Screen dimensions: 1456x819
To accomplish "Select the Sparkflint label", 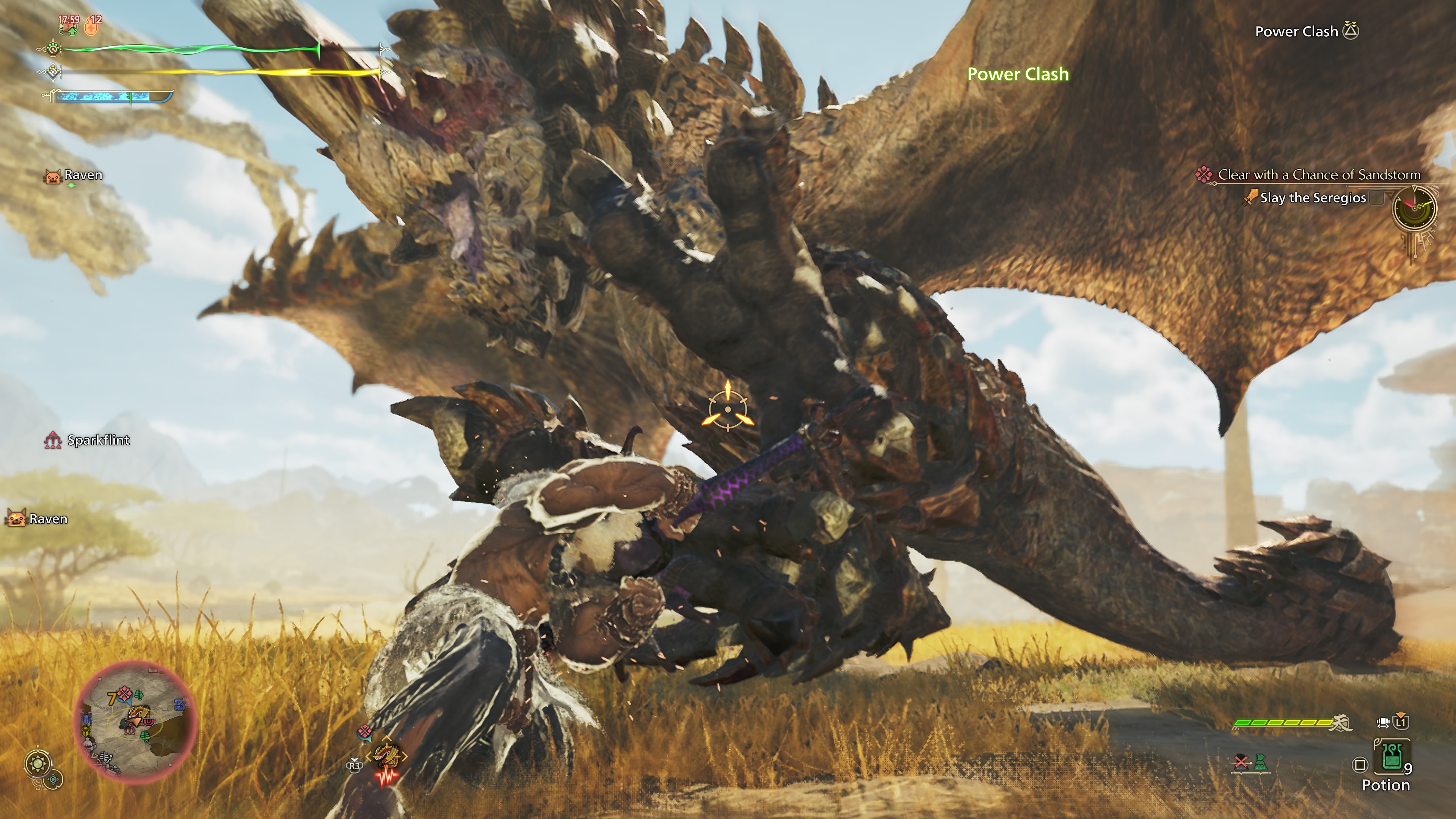I will tap(98, 440).
